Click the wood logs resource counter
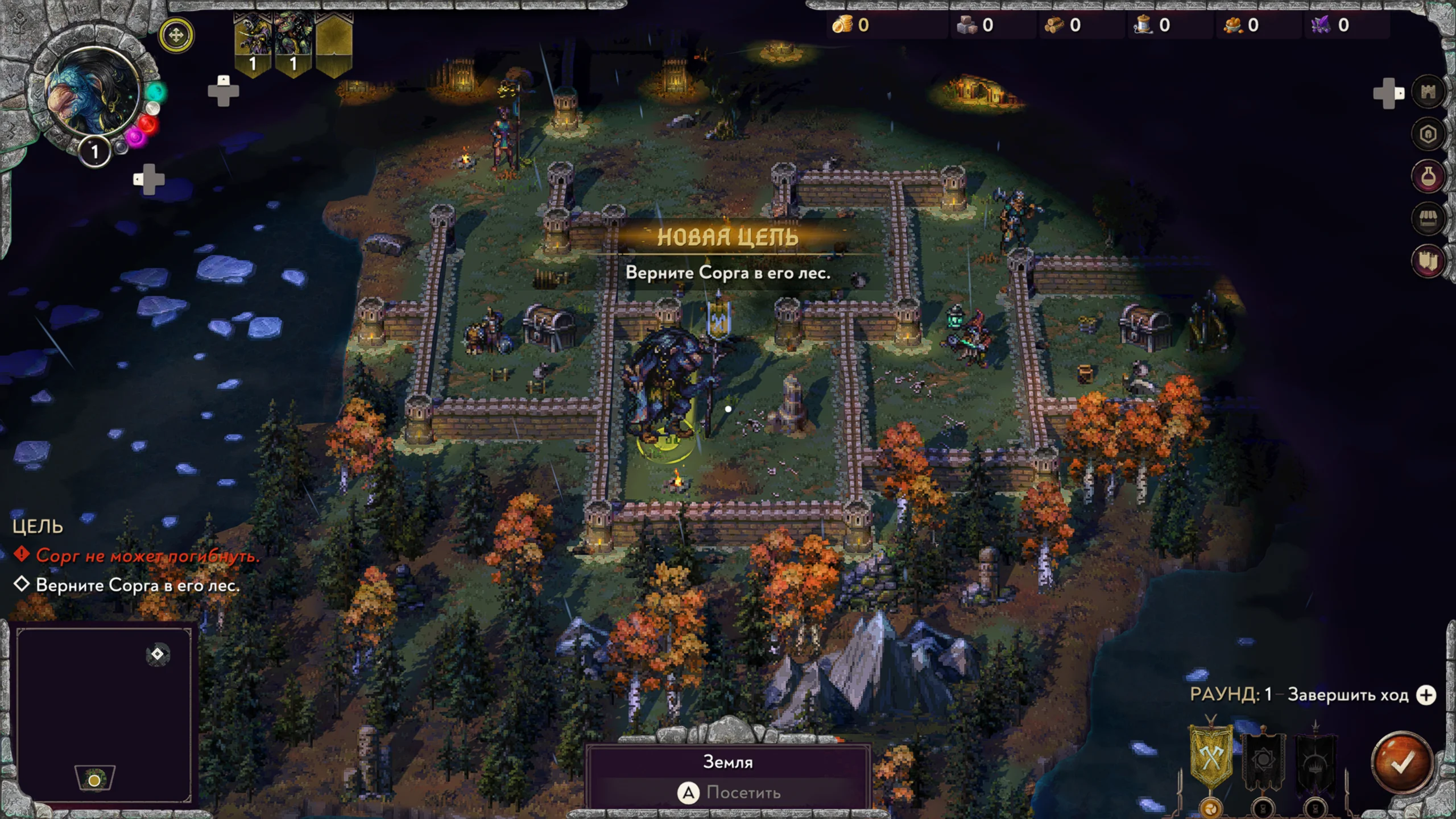The width and height of the screenshot is (1456, 819). pos(1062,25)
